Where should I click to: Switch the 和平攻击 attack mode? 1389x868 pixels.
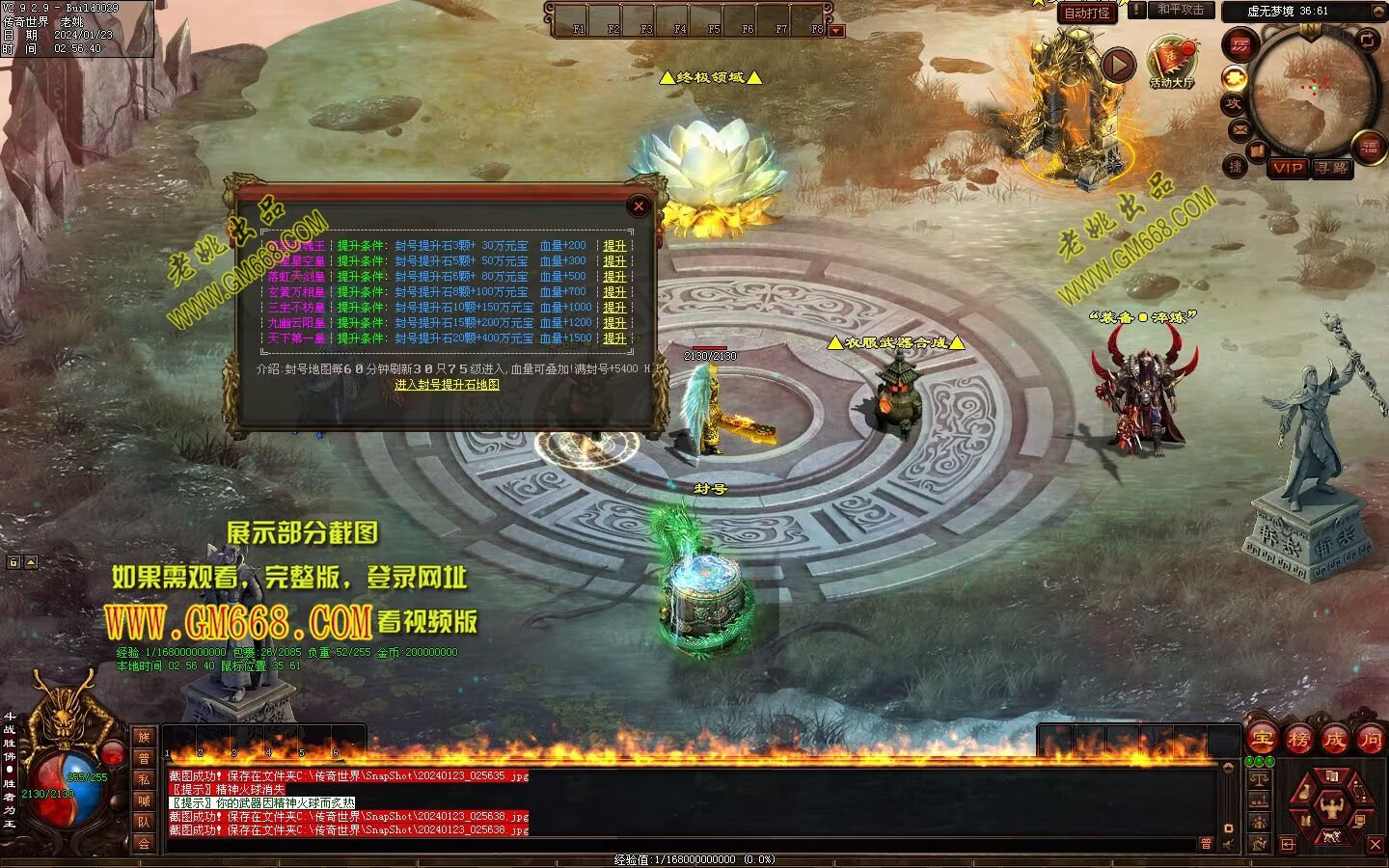click(x=1181, y=10)
